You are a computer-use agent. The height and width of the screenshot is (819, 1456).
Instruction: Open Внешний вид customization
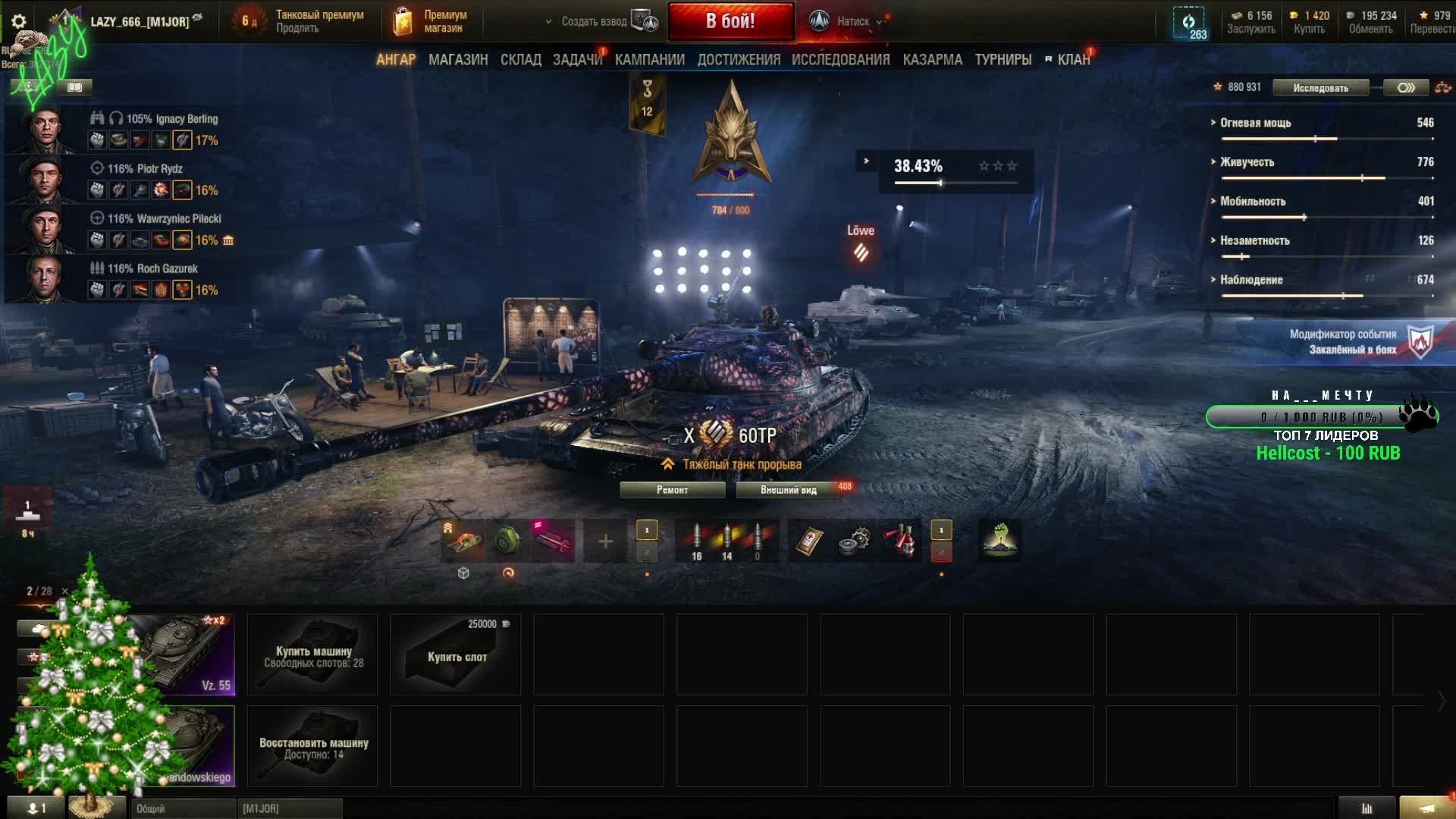(x=789, y=490)
